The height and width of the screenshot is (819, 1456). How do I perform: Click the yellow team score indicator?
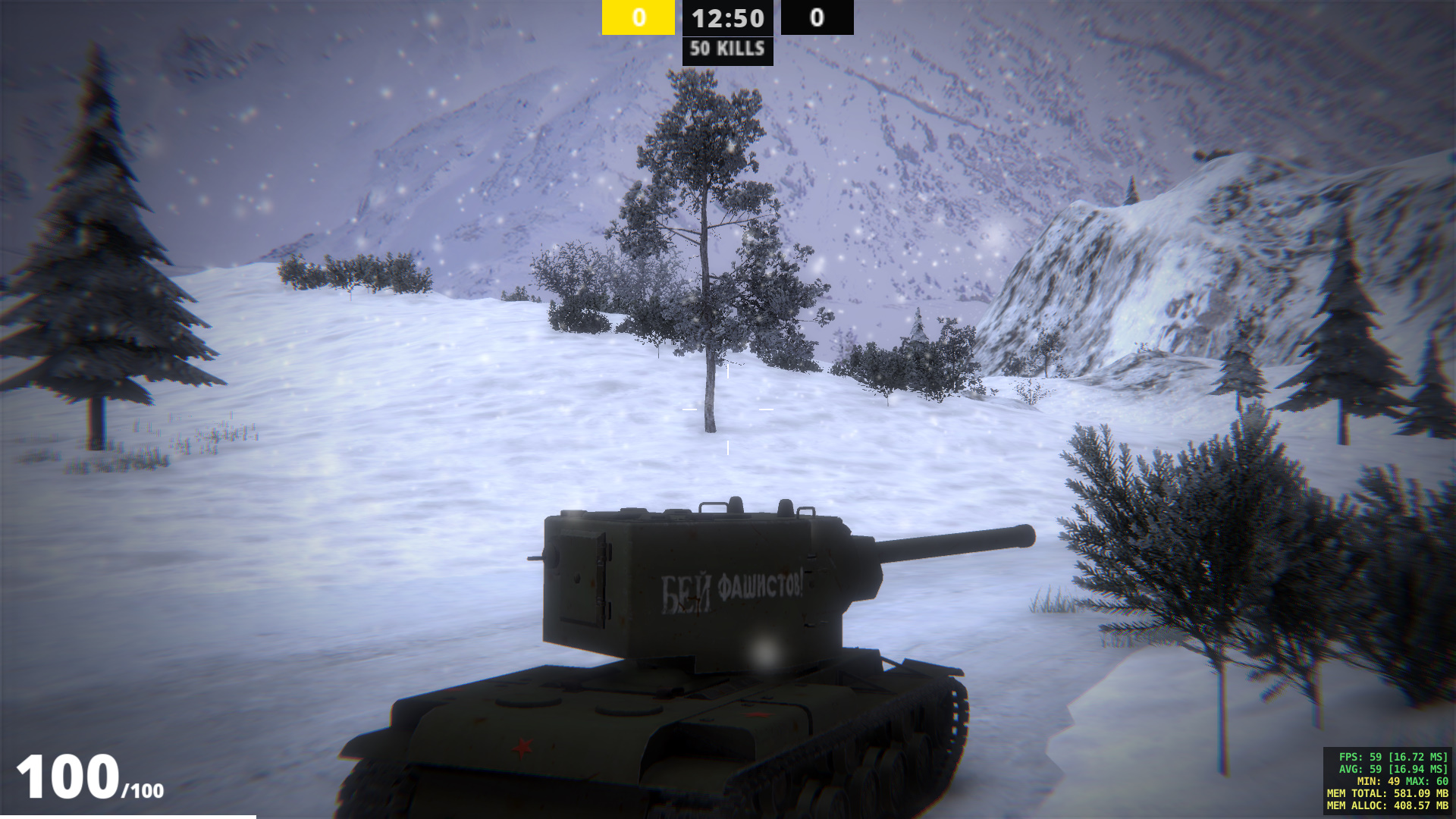(x=638, y=17)
